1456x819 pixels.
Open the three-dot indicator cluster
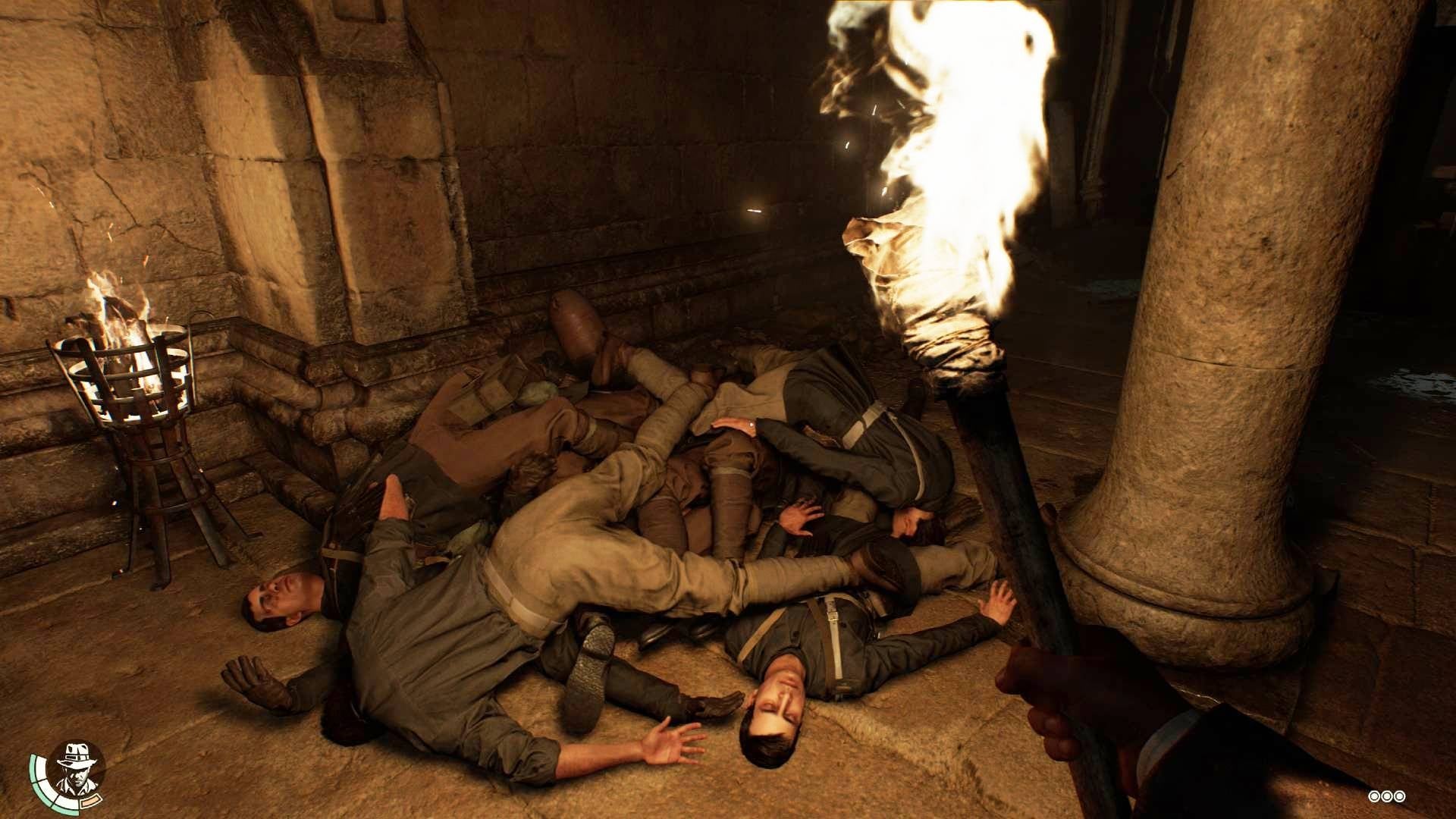click(1386, 796)
